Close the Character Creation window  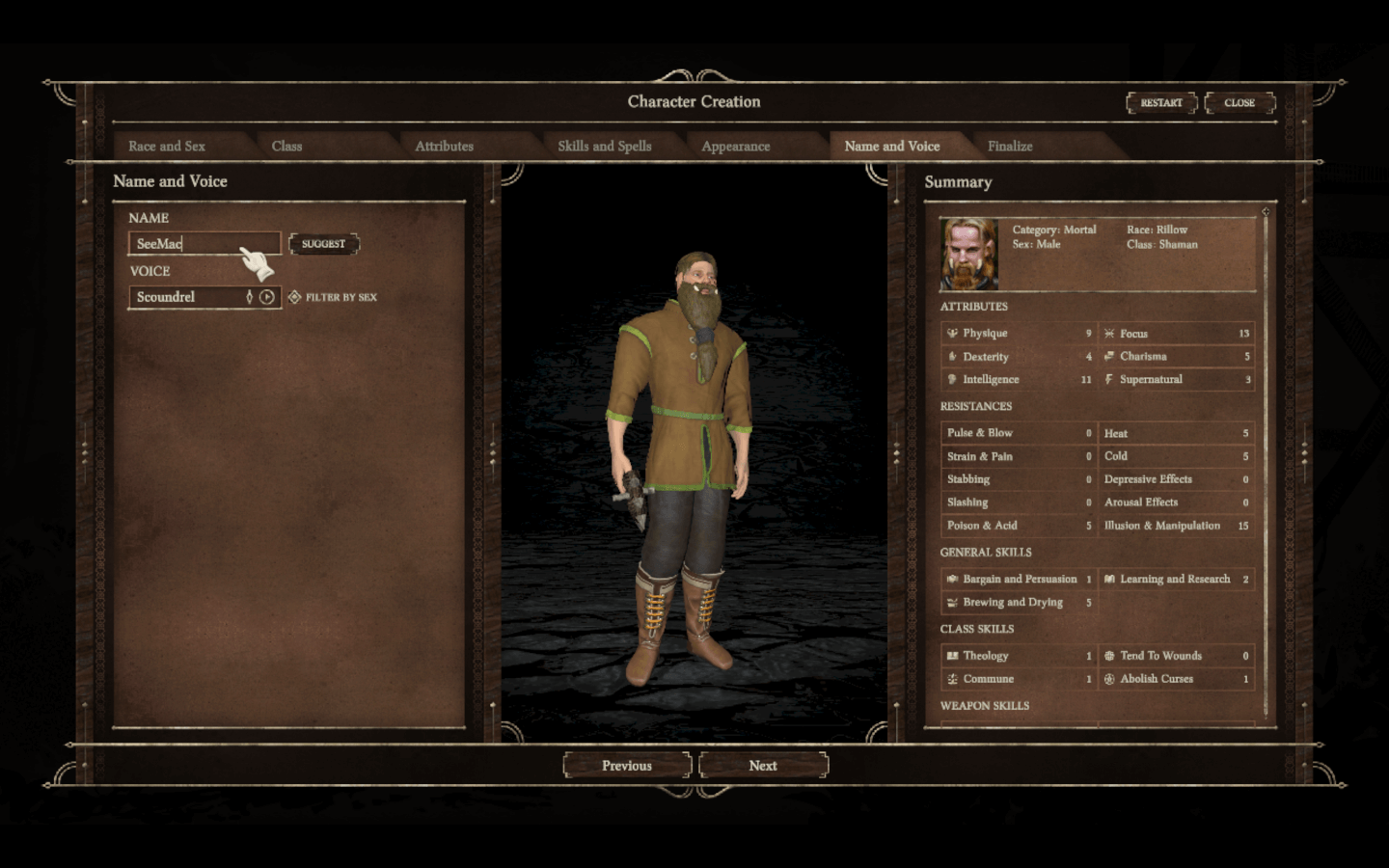[1239, 103]
